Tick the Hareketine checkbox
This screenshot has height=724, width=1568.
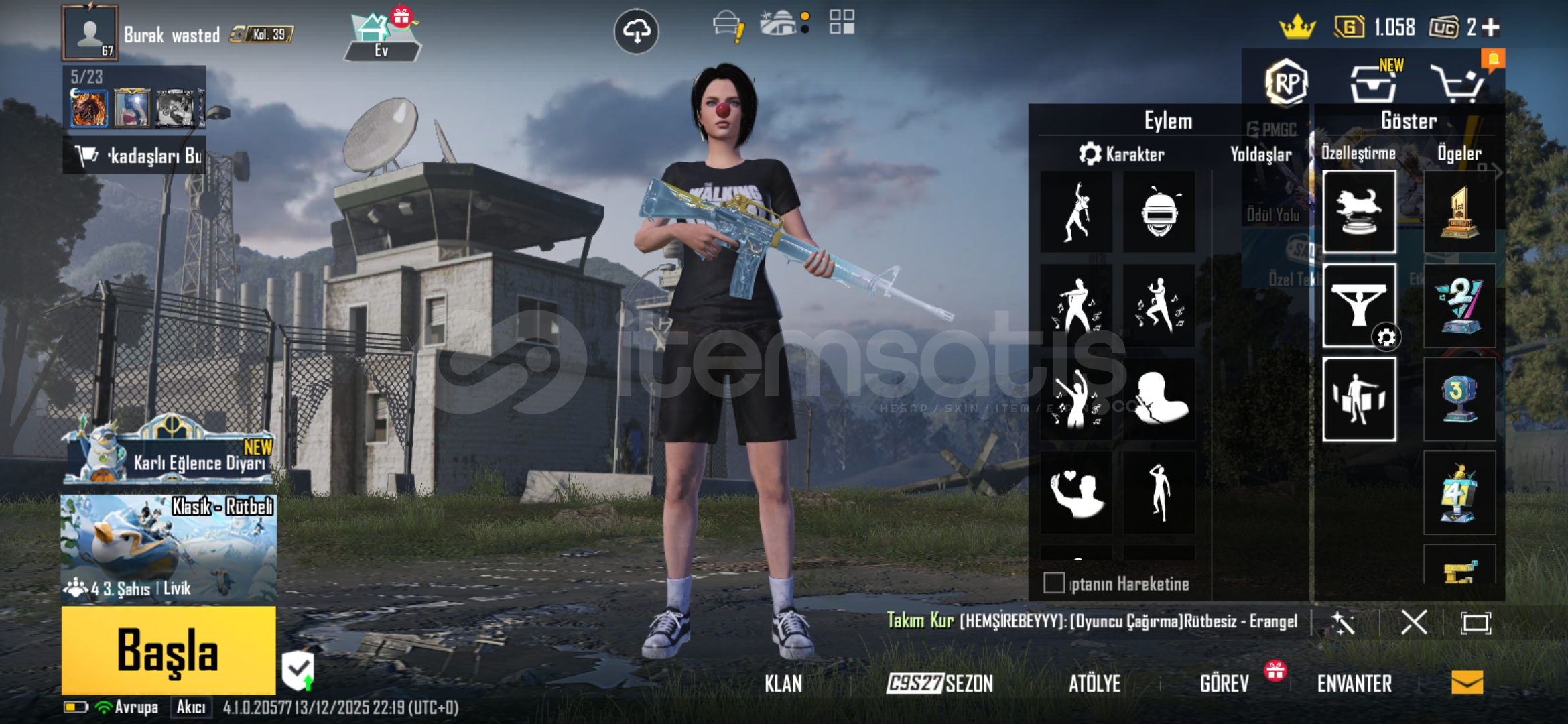pos(1053,583)
